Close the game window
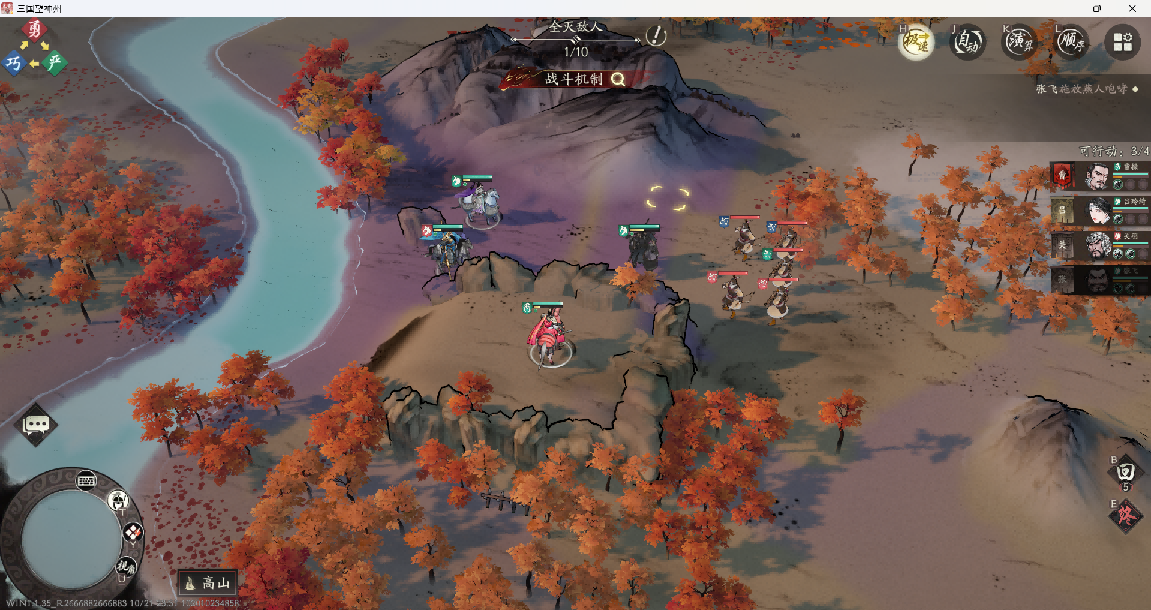Screen dimensions: 1151x610 pos(1135,7)
